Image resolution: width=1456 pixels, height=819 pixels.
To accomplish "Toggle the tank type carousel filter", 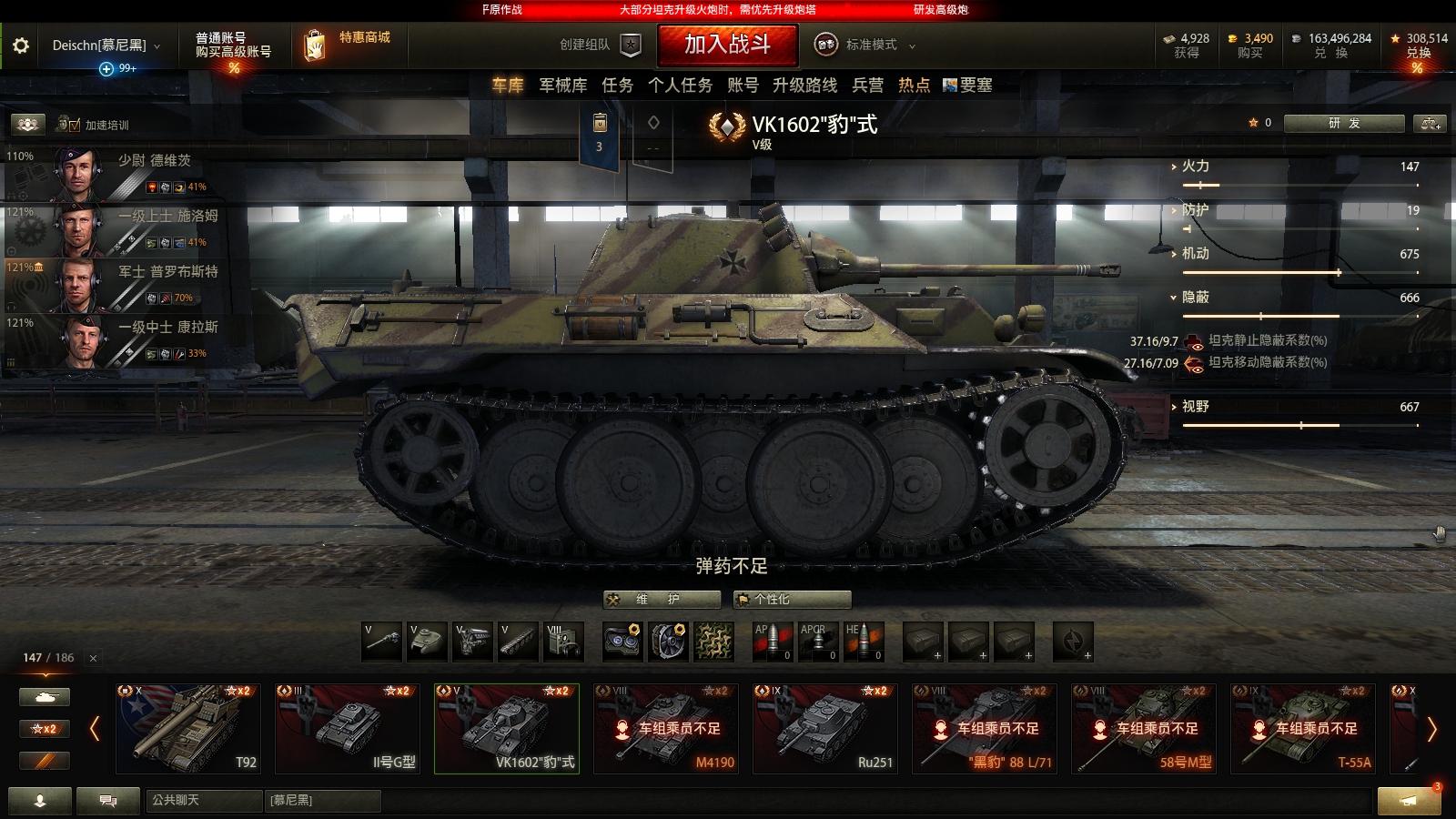I will pos(45,695).
